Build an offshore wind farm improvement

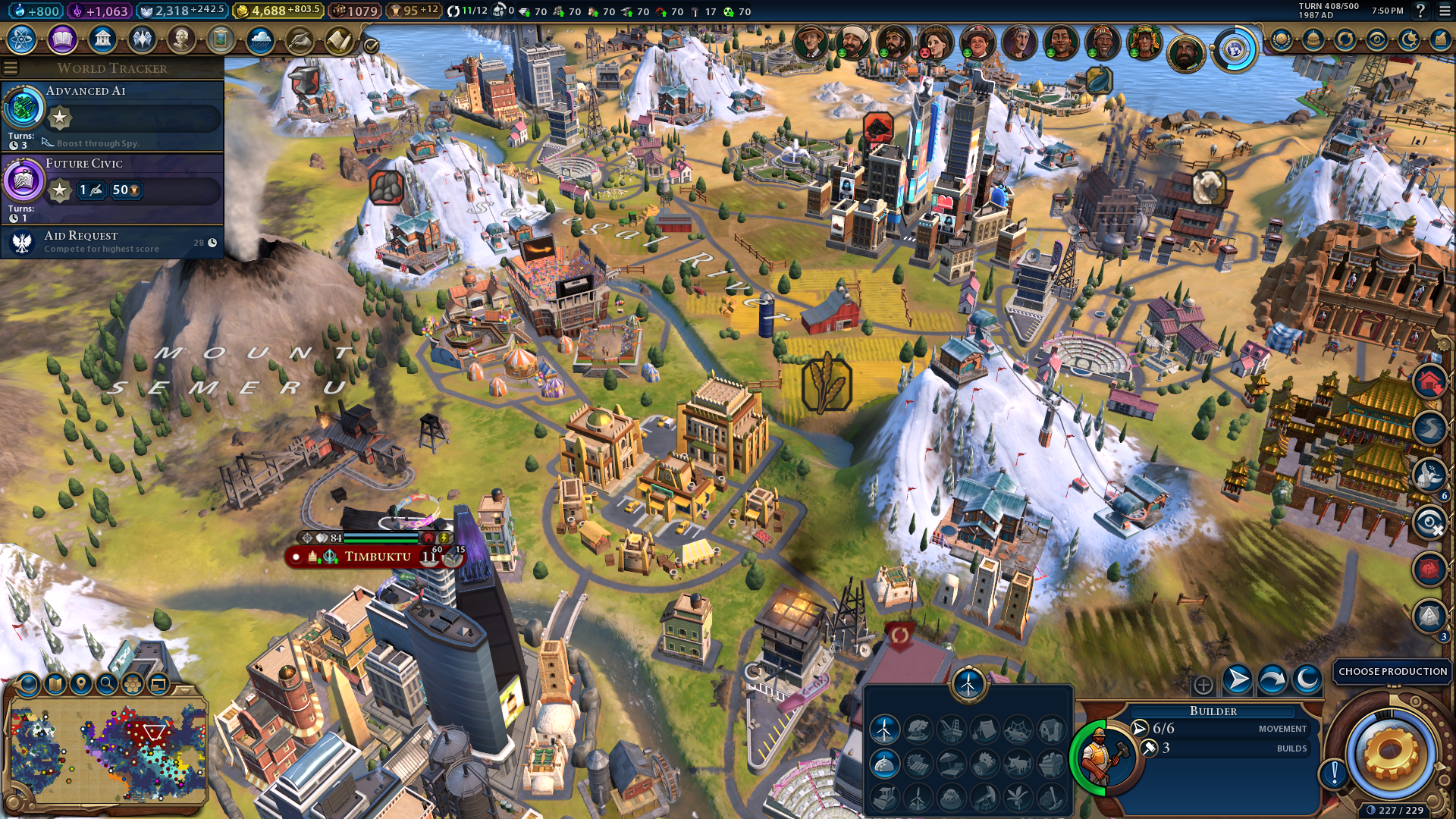pos(884,730)
